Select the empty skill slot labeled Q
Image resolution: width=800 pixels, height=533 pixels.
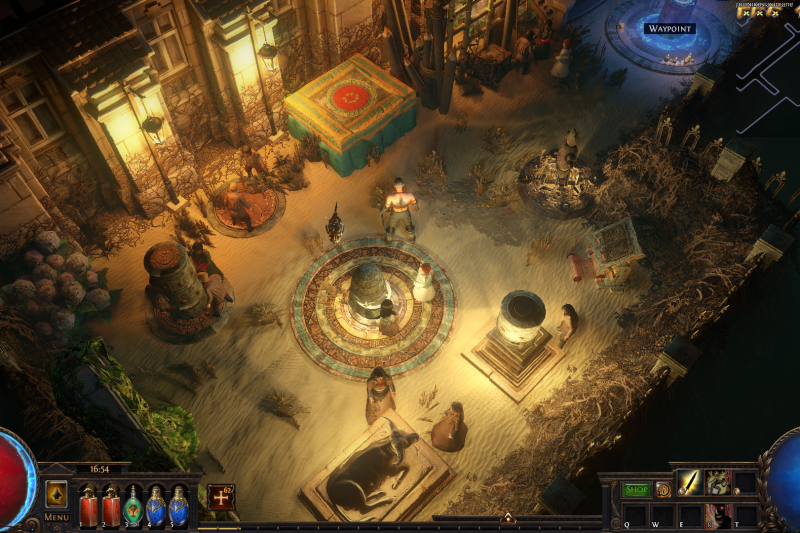pyautogui.click(x=634, y=515)
